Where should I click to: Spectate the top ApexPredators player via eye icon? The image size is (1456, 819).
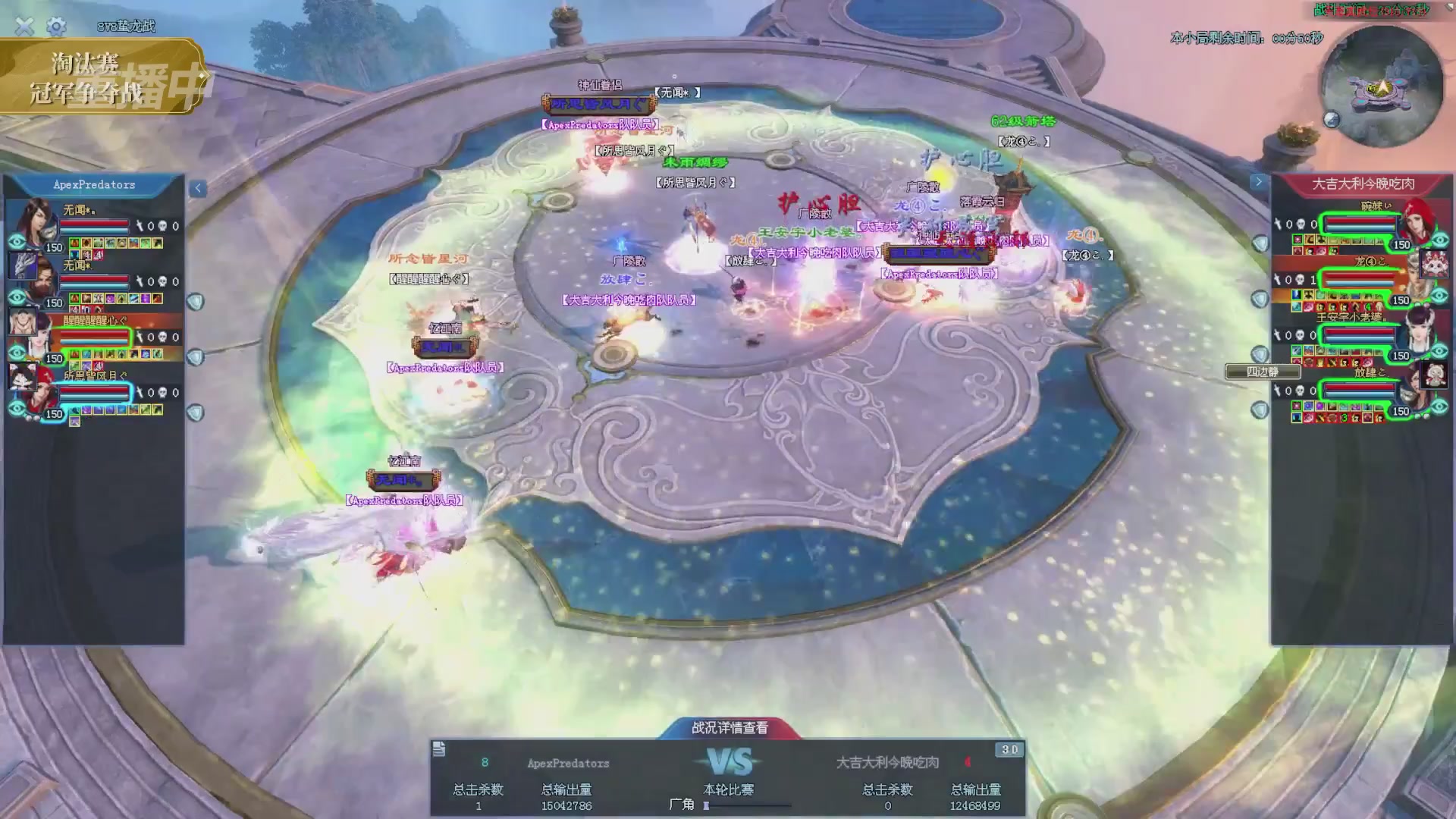click(x=17, y=242)
